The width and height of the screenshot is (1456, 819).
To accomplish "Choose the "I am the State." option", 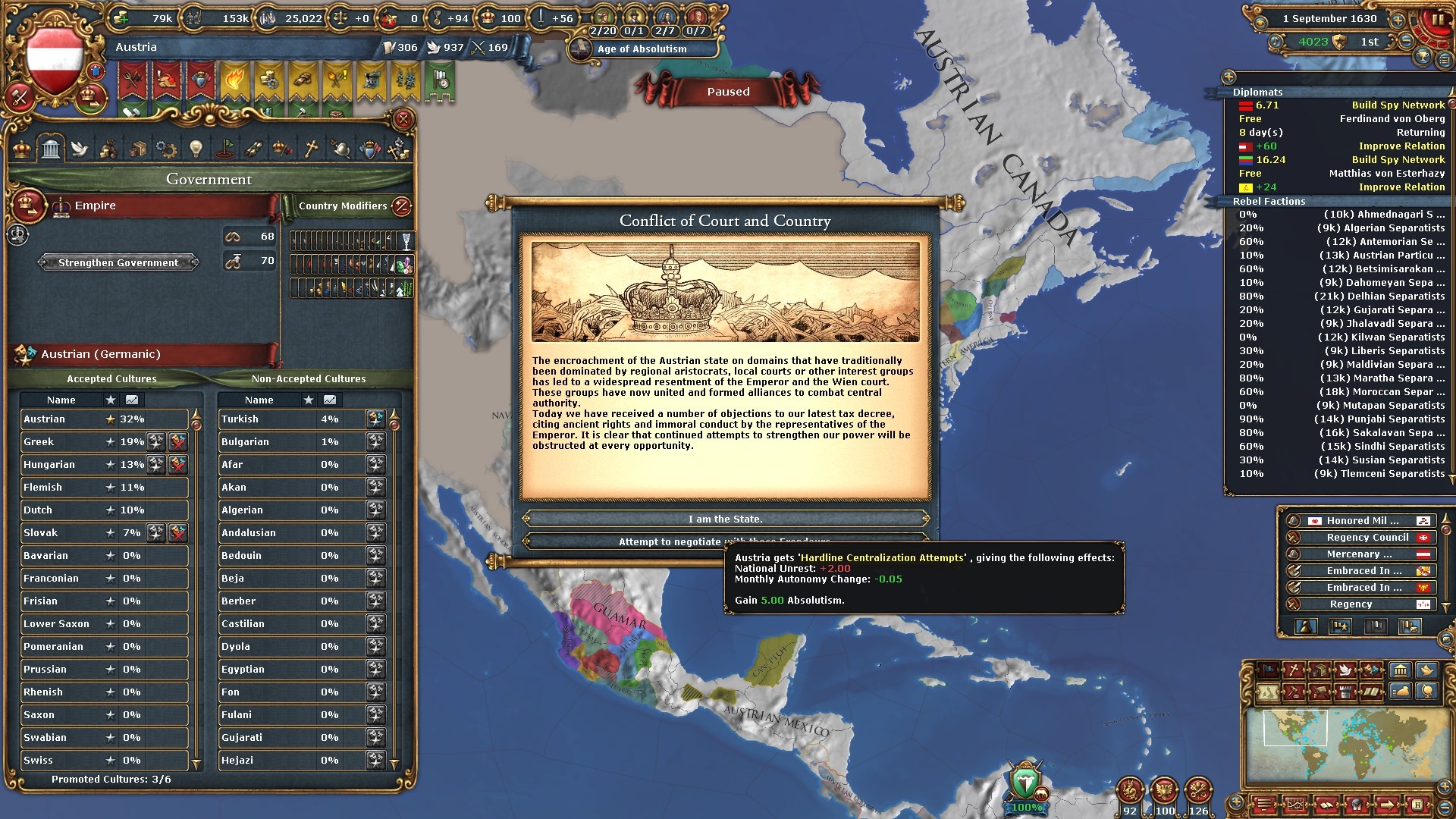I will coord(726,519).
